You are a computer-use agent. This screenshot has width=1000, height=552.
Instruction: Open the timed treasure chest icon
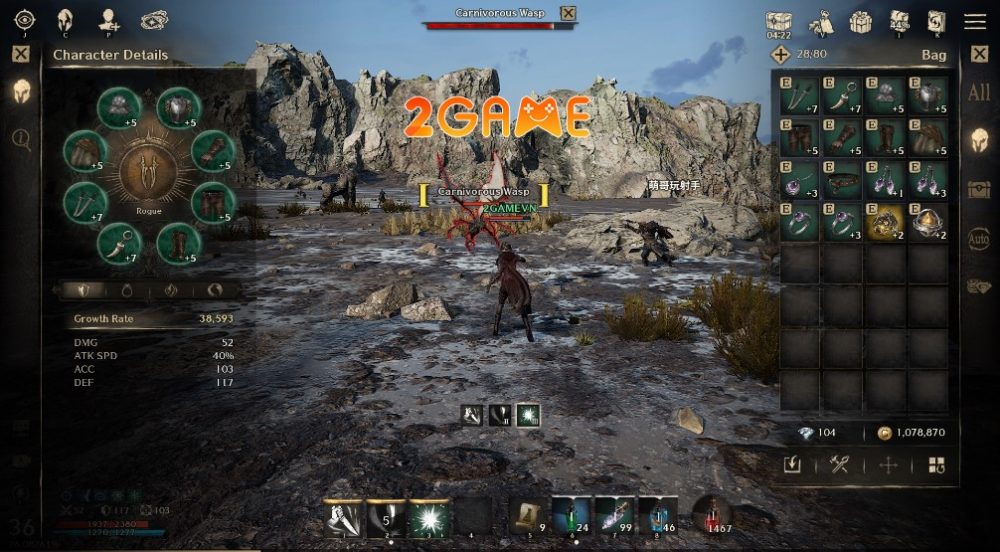click(779, 23)
